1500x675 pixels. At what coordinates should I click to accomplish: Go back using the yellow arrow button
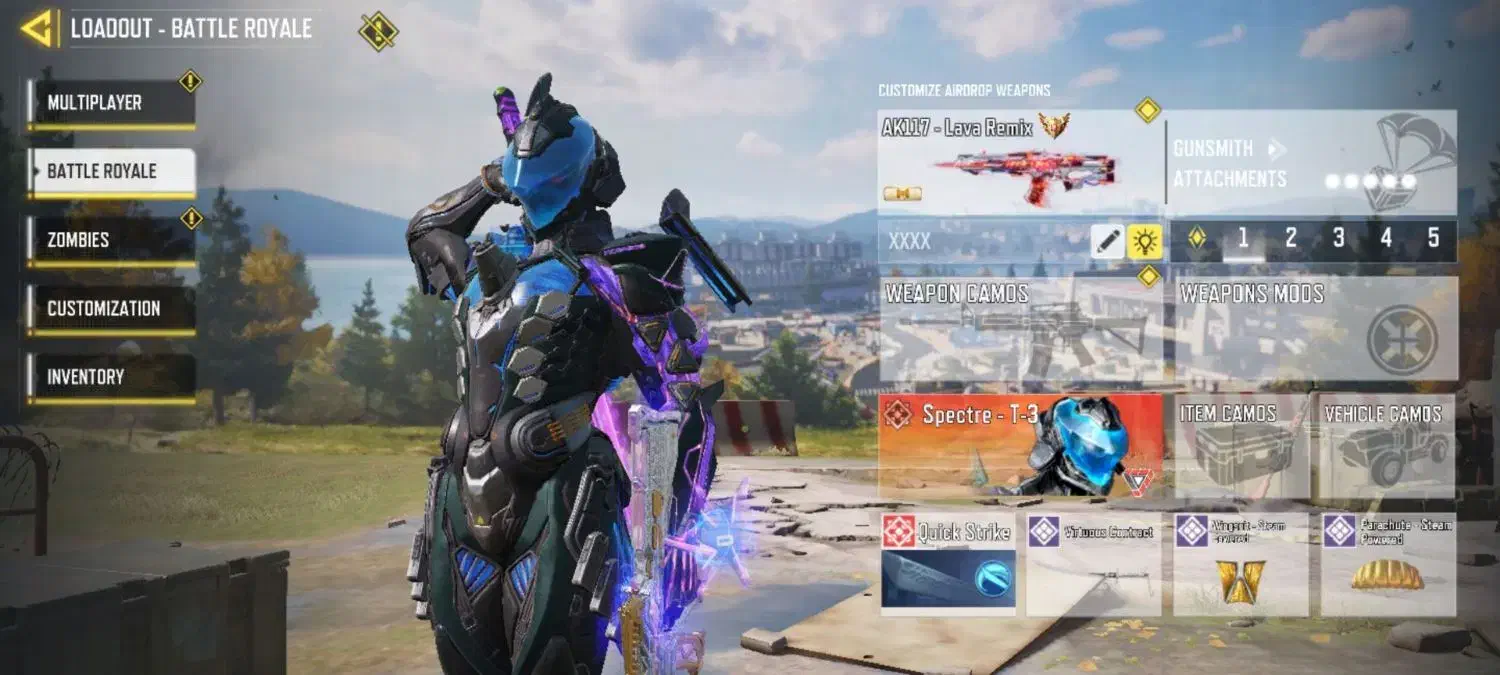coord(38,29)
